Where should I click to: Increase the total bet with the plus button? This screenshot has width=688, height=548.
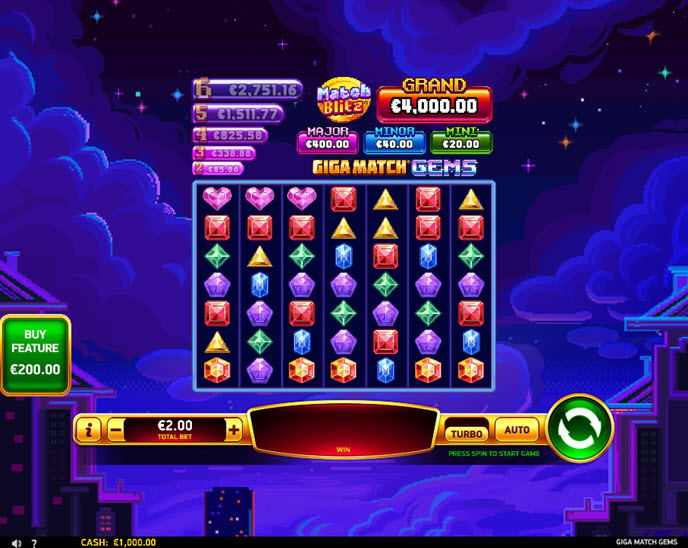click(234, 430)
